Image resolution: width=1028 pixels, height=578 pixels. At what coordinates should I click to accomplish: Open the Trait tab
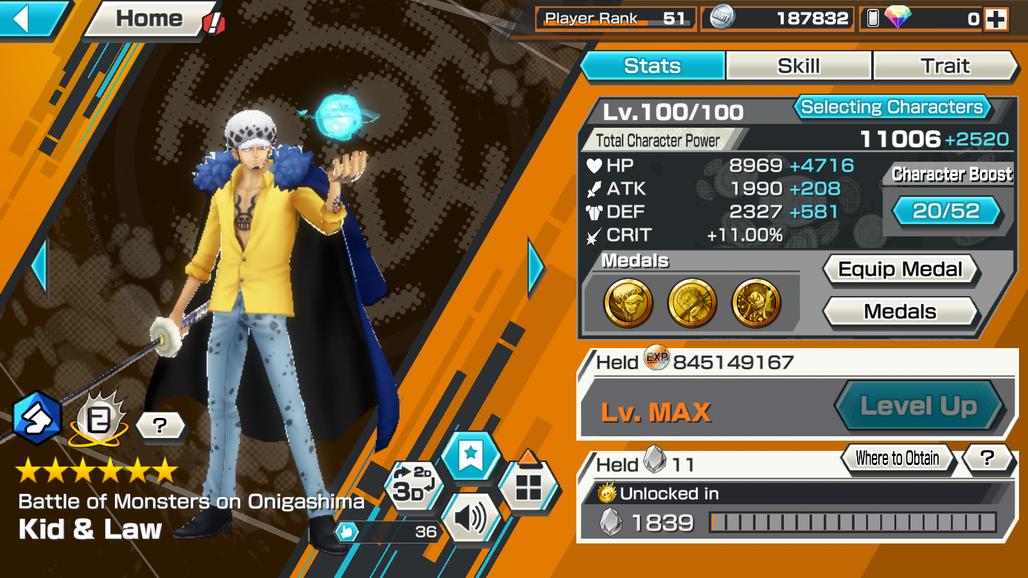tap(944, 66)
